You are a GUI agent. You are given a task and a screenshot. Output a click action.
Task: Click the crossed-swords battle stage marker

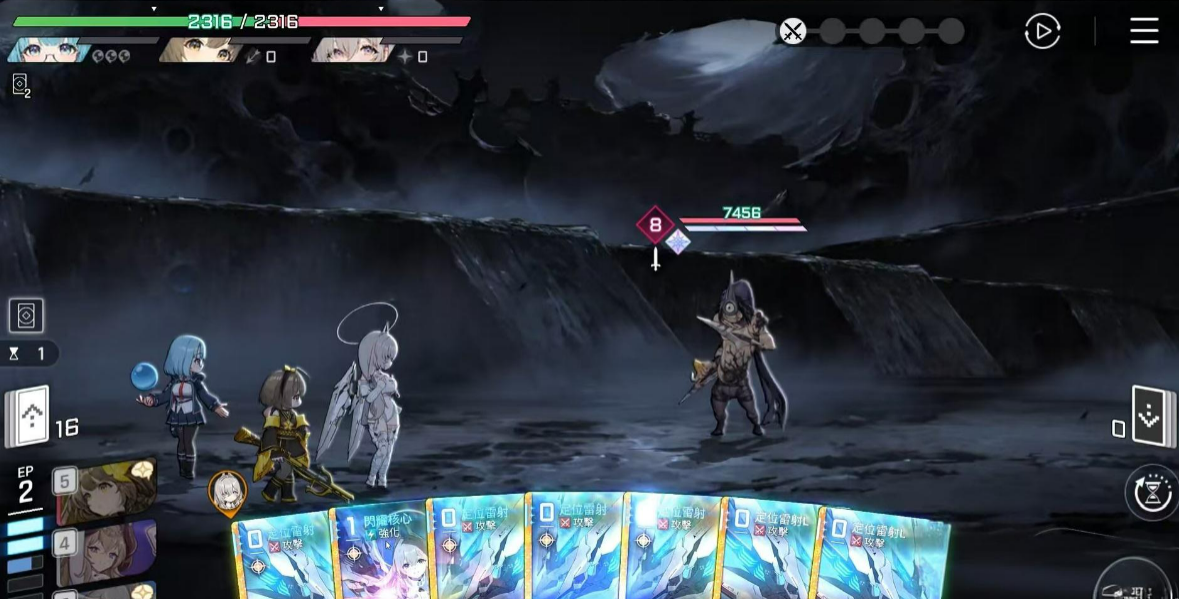(792, 31)
